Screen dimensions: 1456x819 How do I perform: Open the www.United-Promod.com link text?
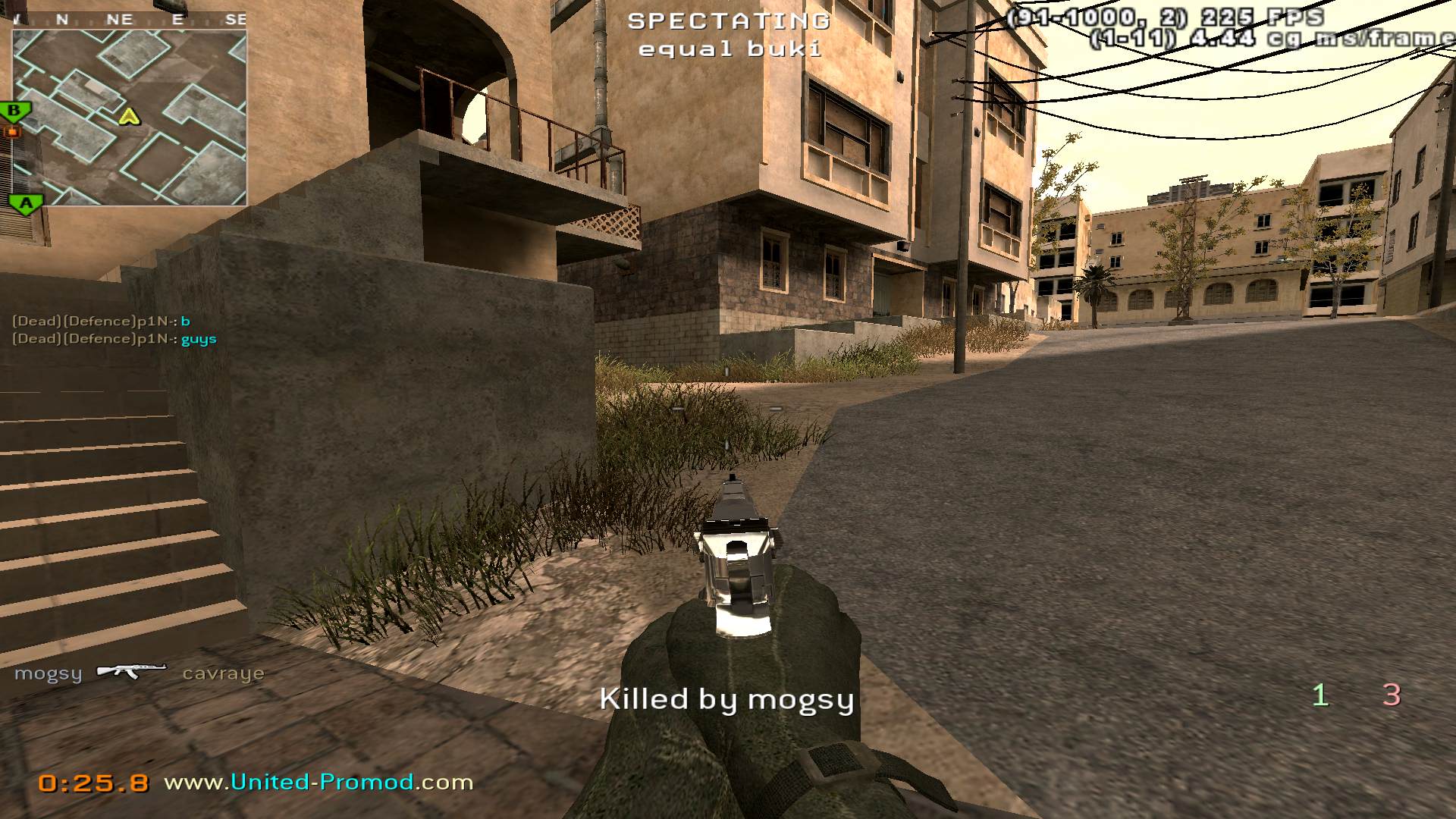[x=318, y=782]
